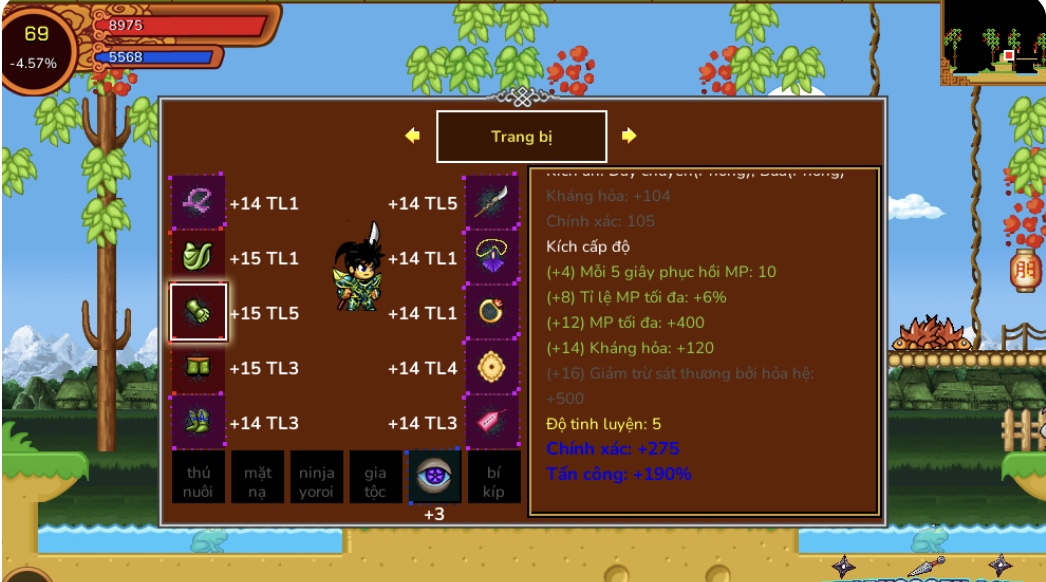Viewport: 1046px width, 582px height.
Task: Select the purple necklace equipment slot
Action: coord(492,258)
